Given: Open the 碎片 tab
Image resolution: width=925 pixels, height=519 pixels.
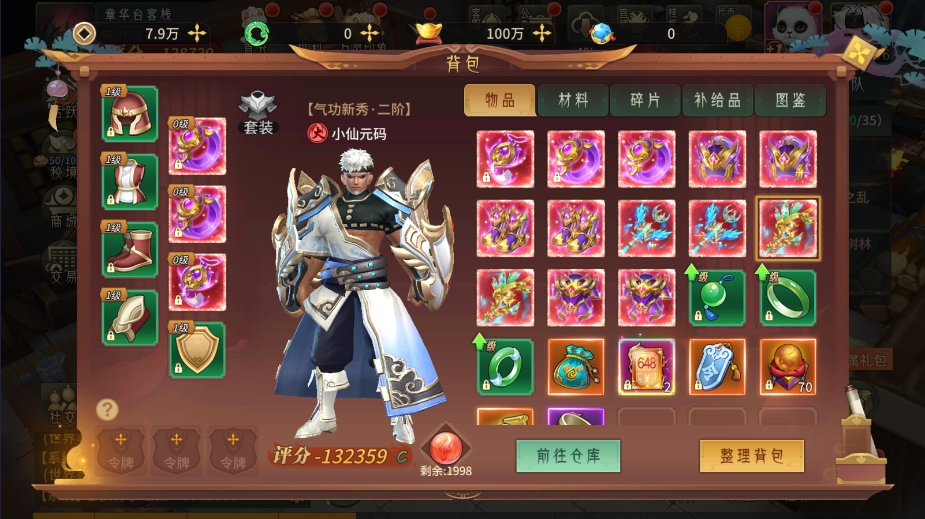Looking at the screenshot, I should (645, 100).
